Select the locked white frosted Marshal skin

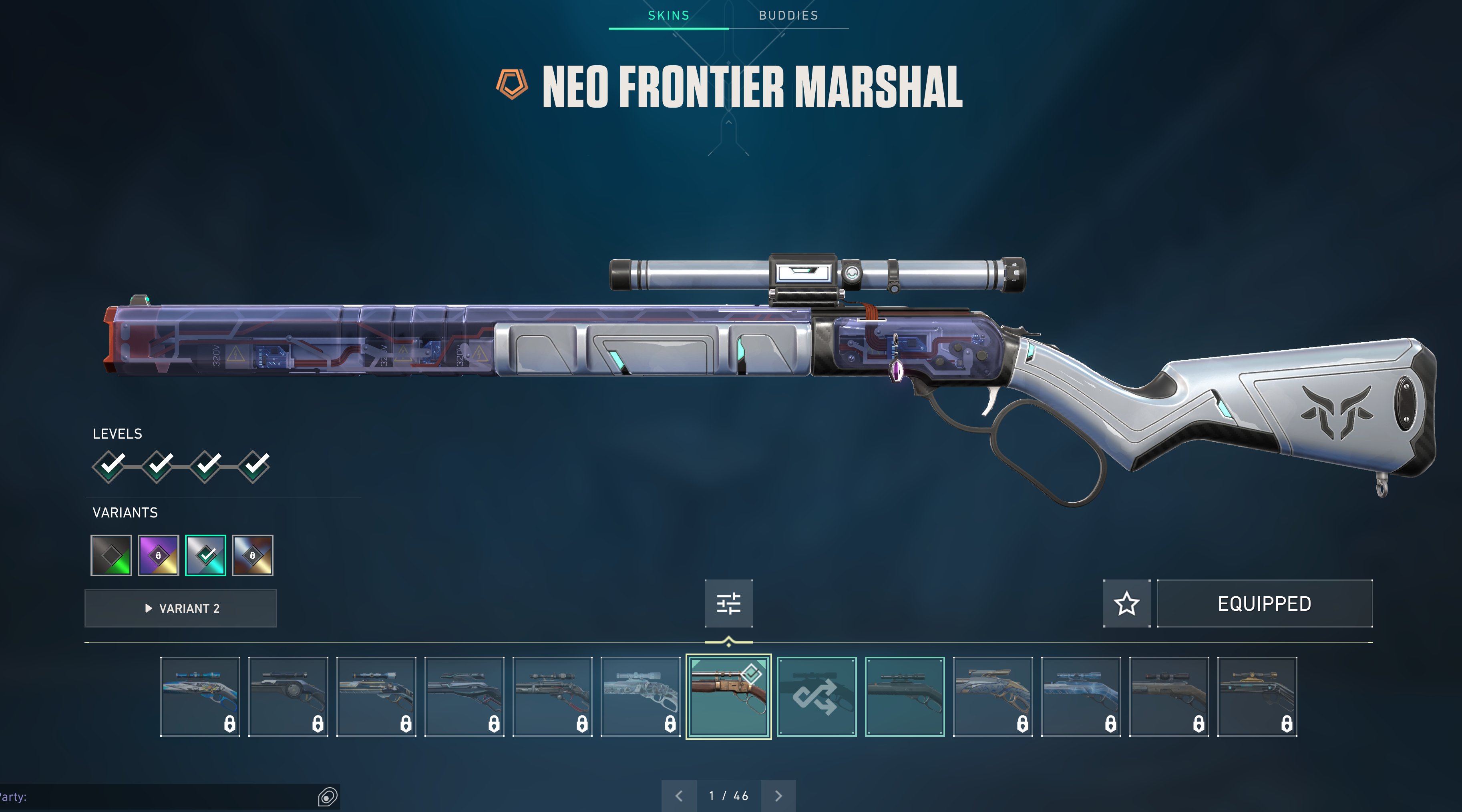641,696
